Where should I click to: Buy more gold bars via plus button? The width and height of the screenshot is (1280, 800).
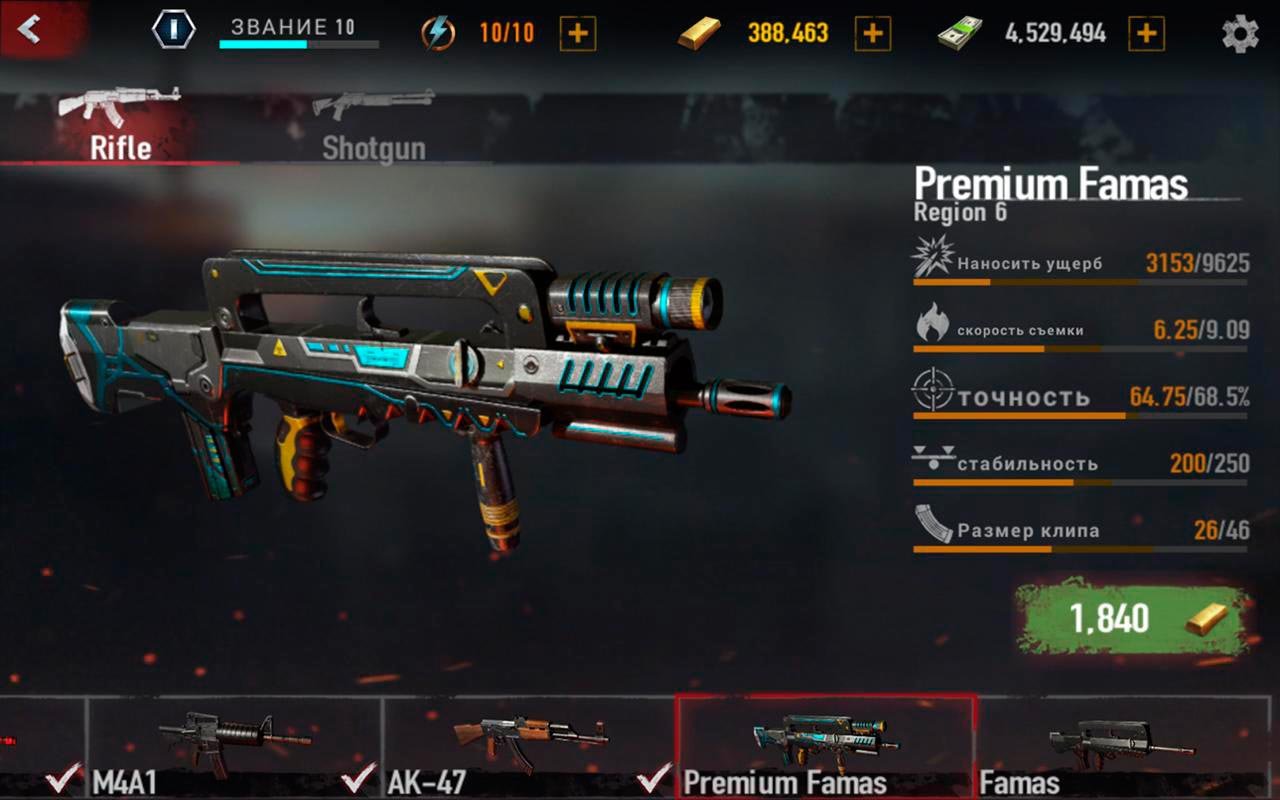872,34
